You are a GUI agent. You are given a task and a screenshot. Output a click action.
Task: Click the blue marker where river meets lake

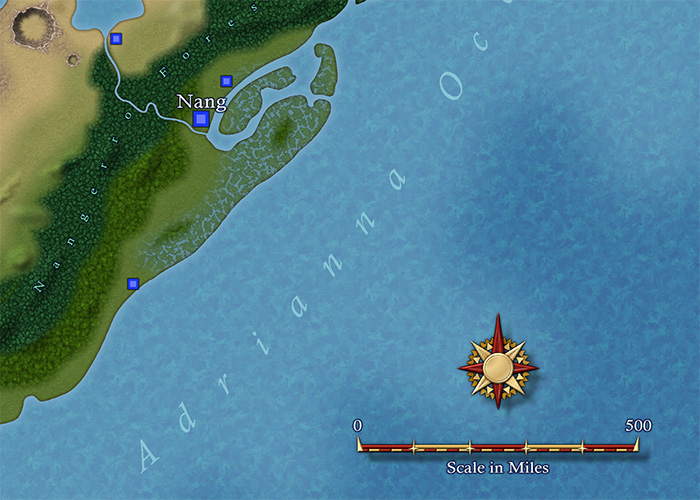tap(116, 39)
